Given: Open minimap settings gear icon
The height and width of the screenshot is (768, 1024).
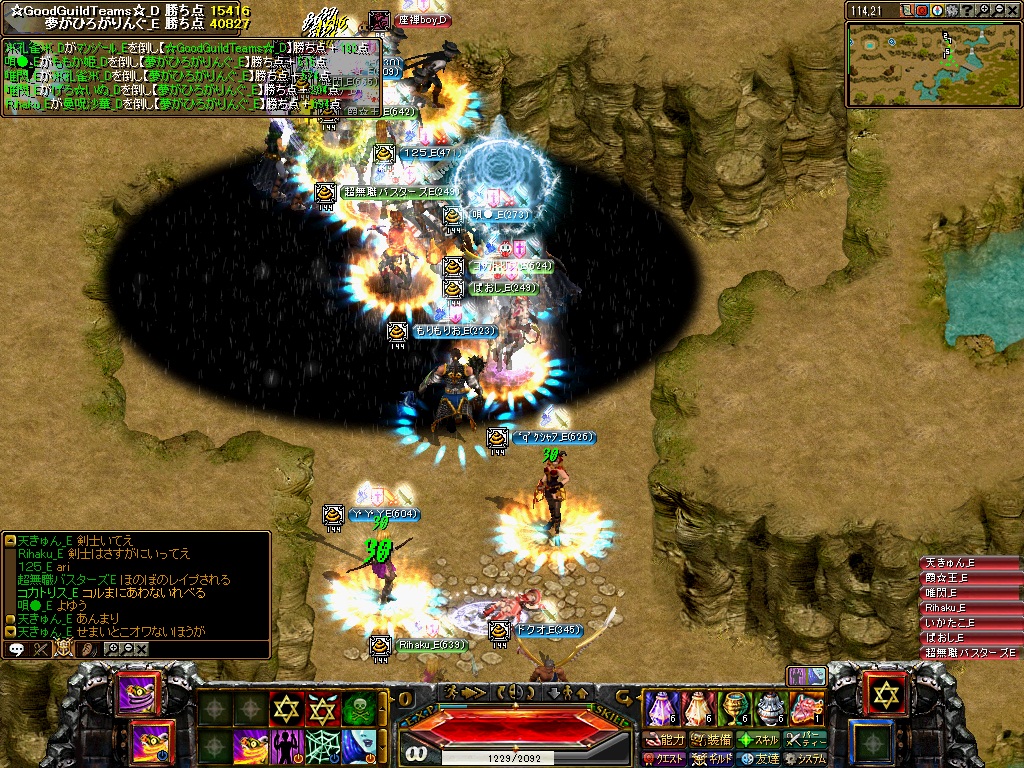Looking at the screenshot, I should point(951,10).
